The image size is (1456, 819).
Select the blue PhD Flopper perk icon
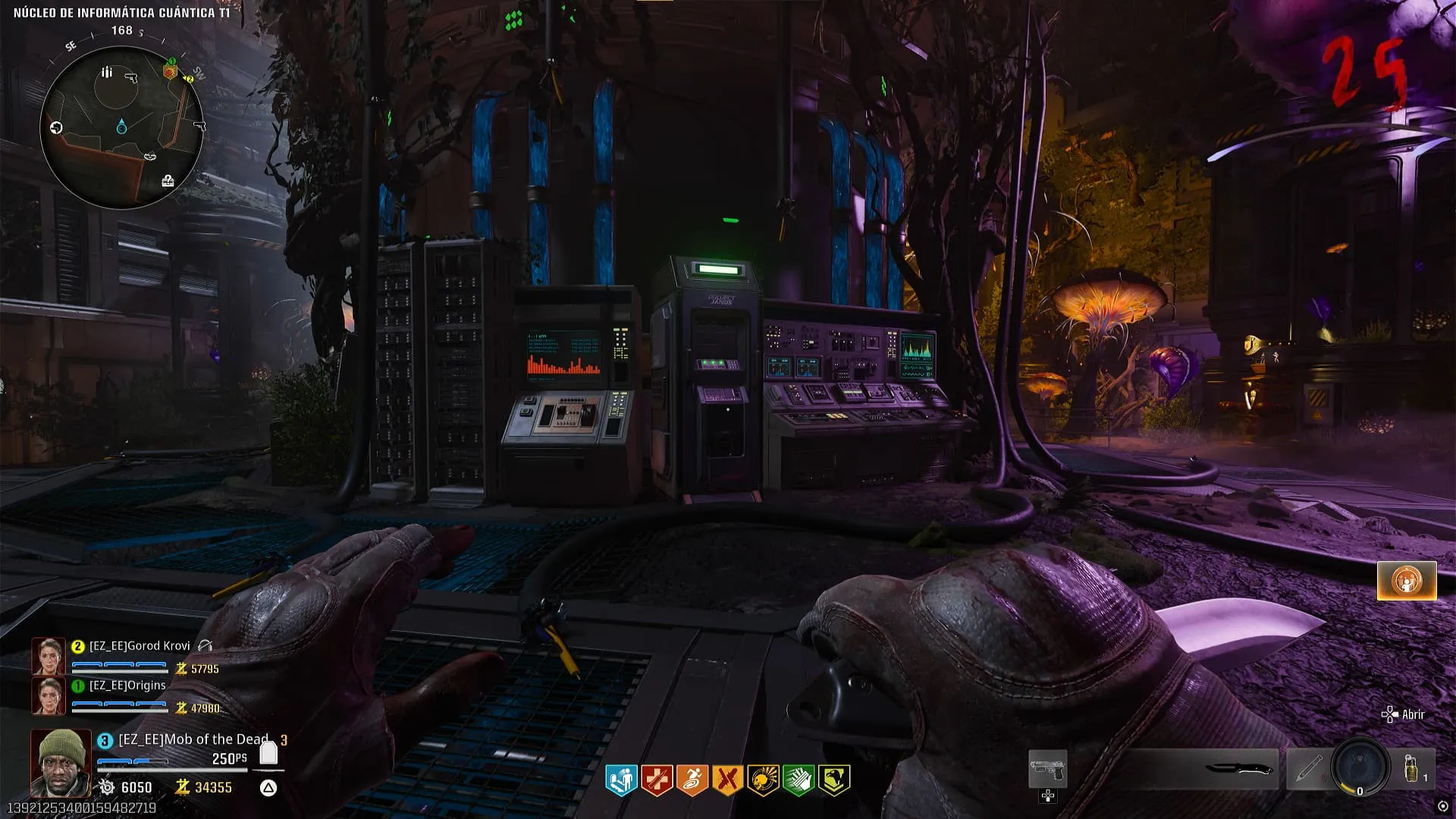pos(621,780)
